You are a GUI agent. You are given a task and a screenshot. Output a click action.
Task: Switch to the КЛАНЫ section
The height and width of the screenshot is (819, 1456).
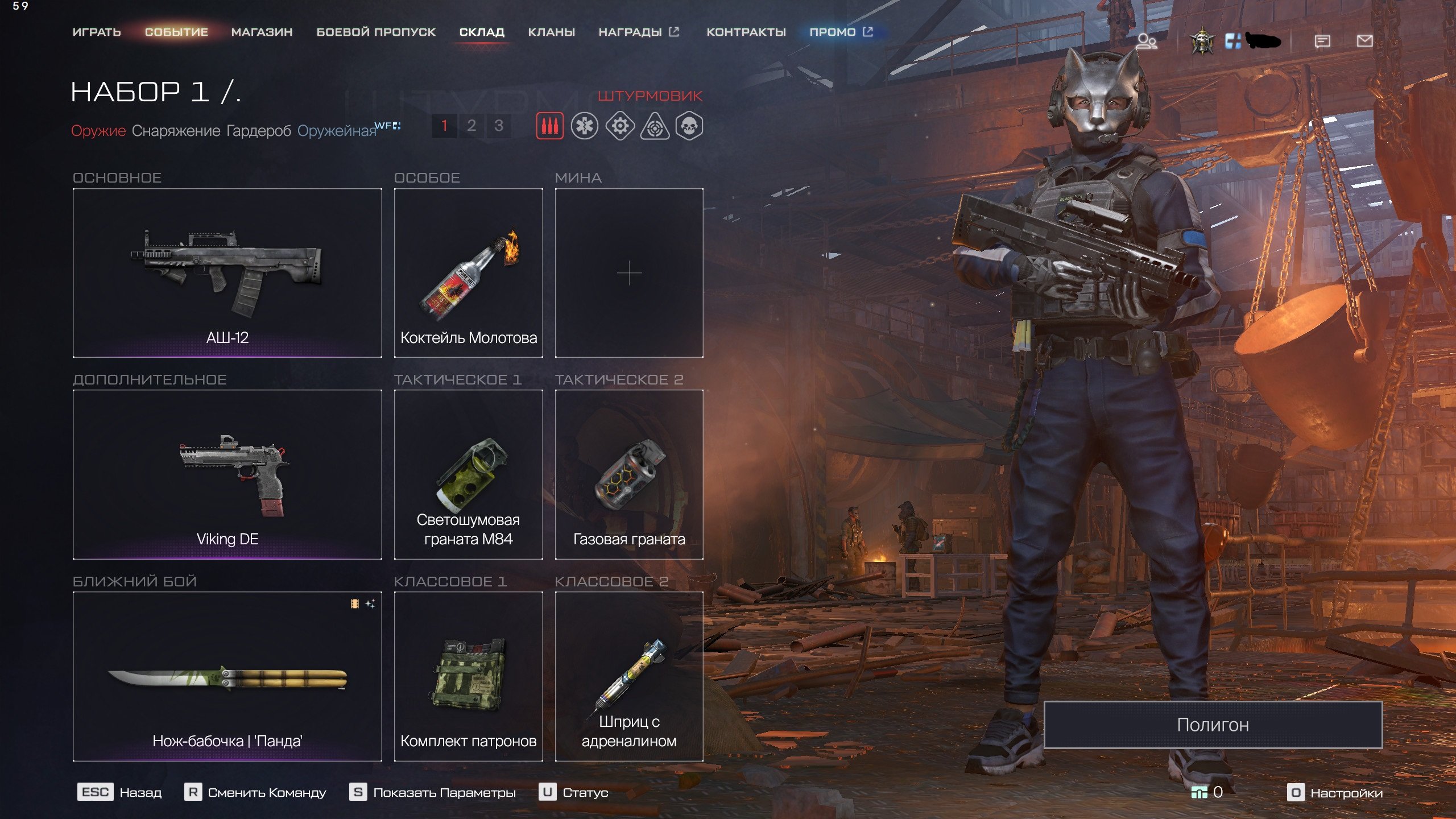[551, 32]
